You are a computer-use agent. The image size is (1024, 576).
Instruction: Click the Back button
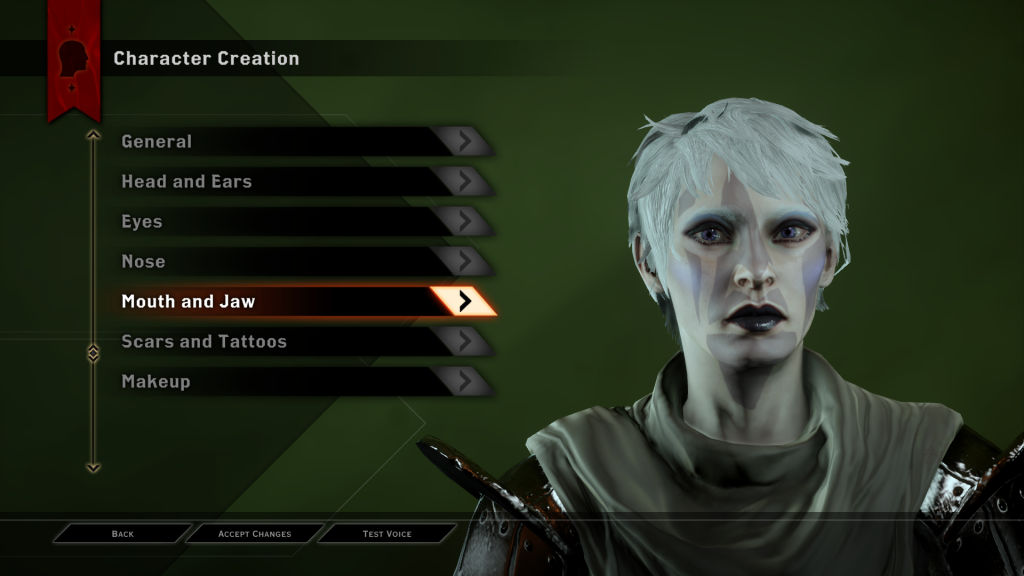[x=122, y=534]
